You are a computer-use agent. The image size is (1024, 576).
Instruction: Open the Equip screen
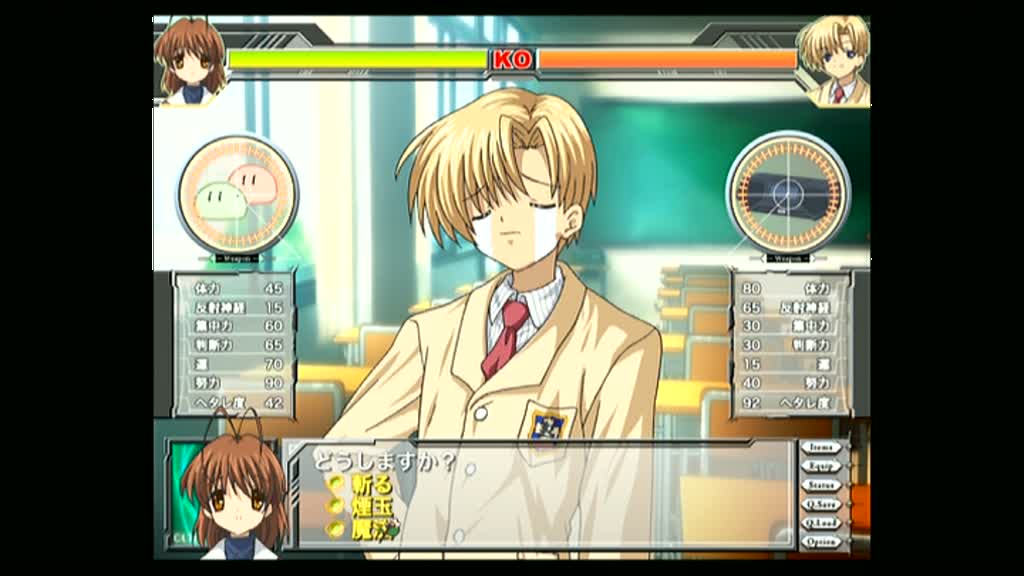[x=821, y=466]
